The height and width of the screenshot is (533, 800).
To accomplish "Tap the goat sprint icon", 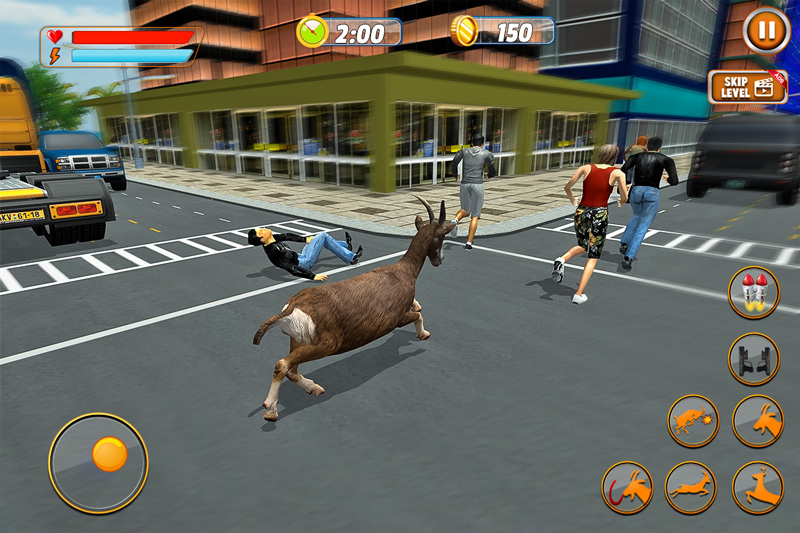I will coord(691,487).
